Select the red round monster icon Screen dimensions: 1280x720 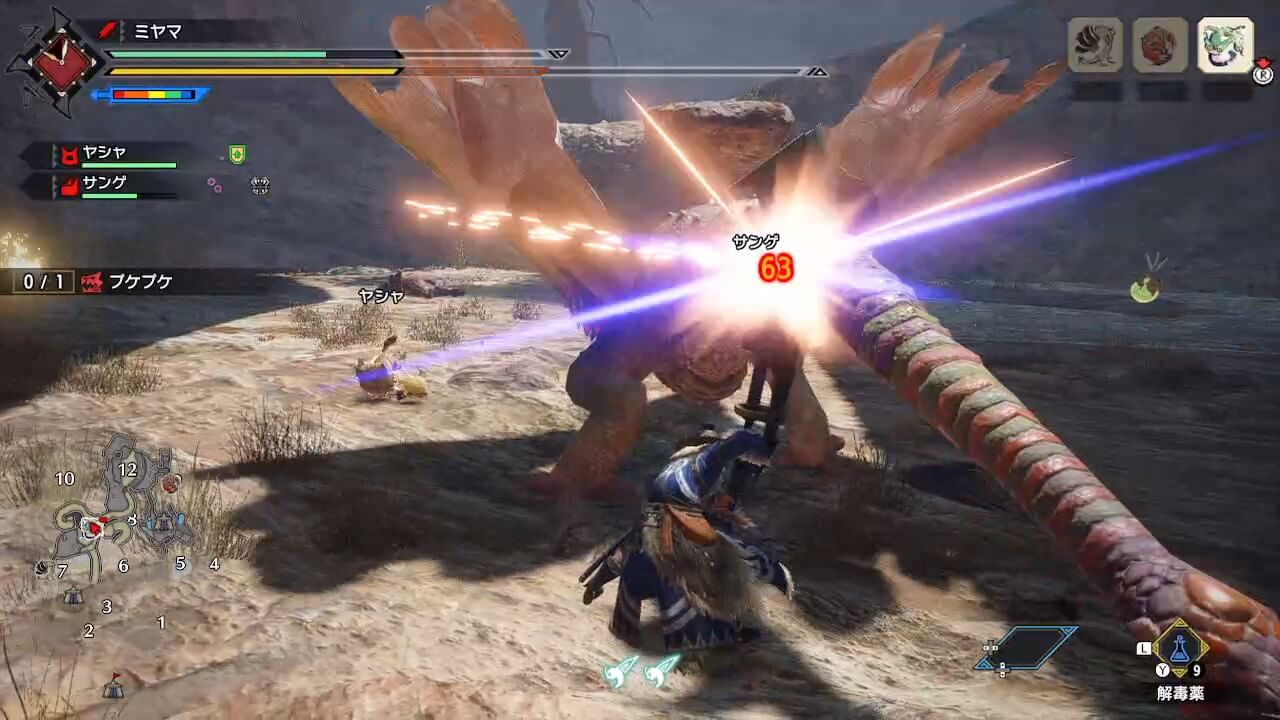tap(1160, 45)
